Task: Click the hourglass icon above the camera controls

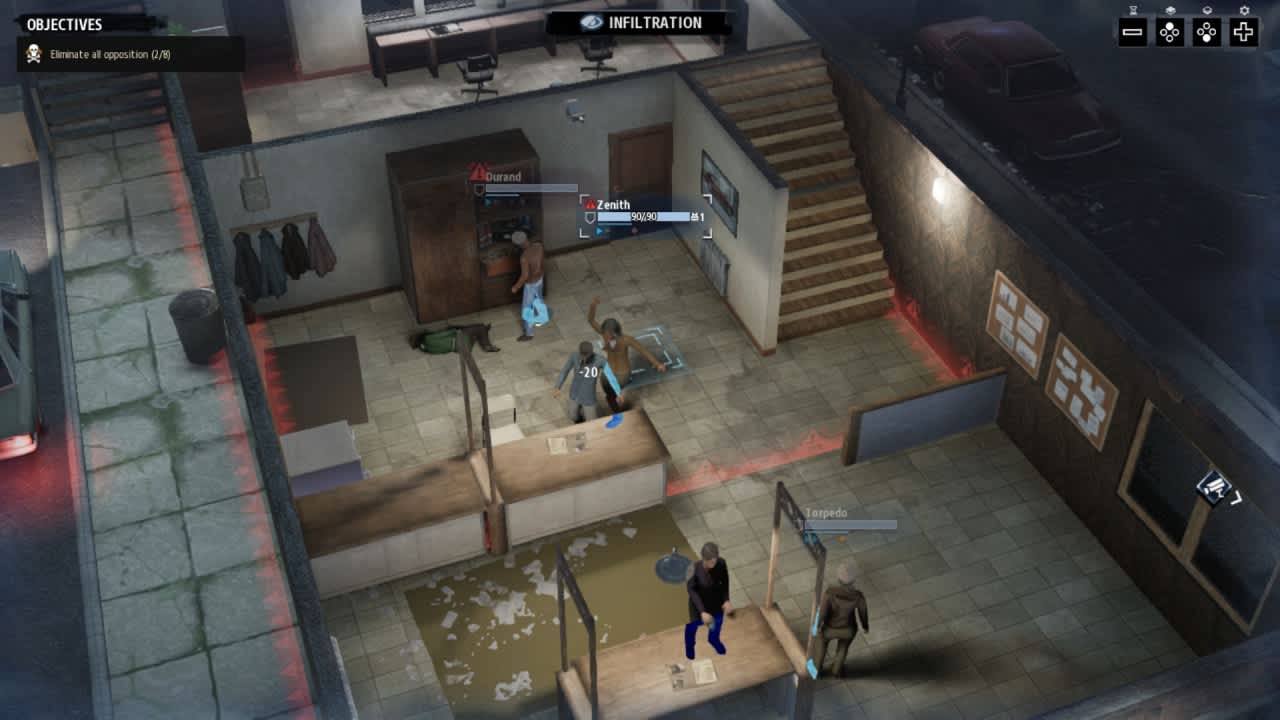Action: coord(1134,10)
